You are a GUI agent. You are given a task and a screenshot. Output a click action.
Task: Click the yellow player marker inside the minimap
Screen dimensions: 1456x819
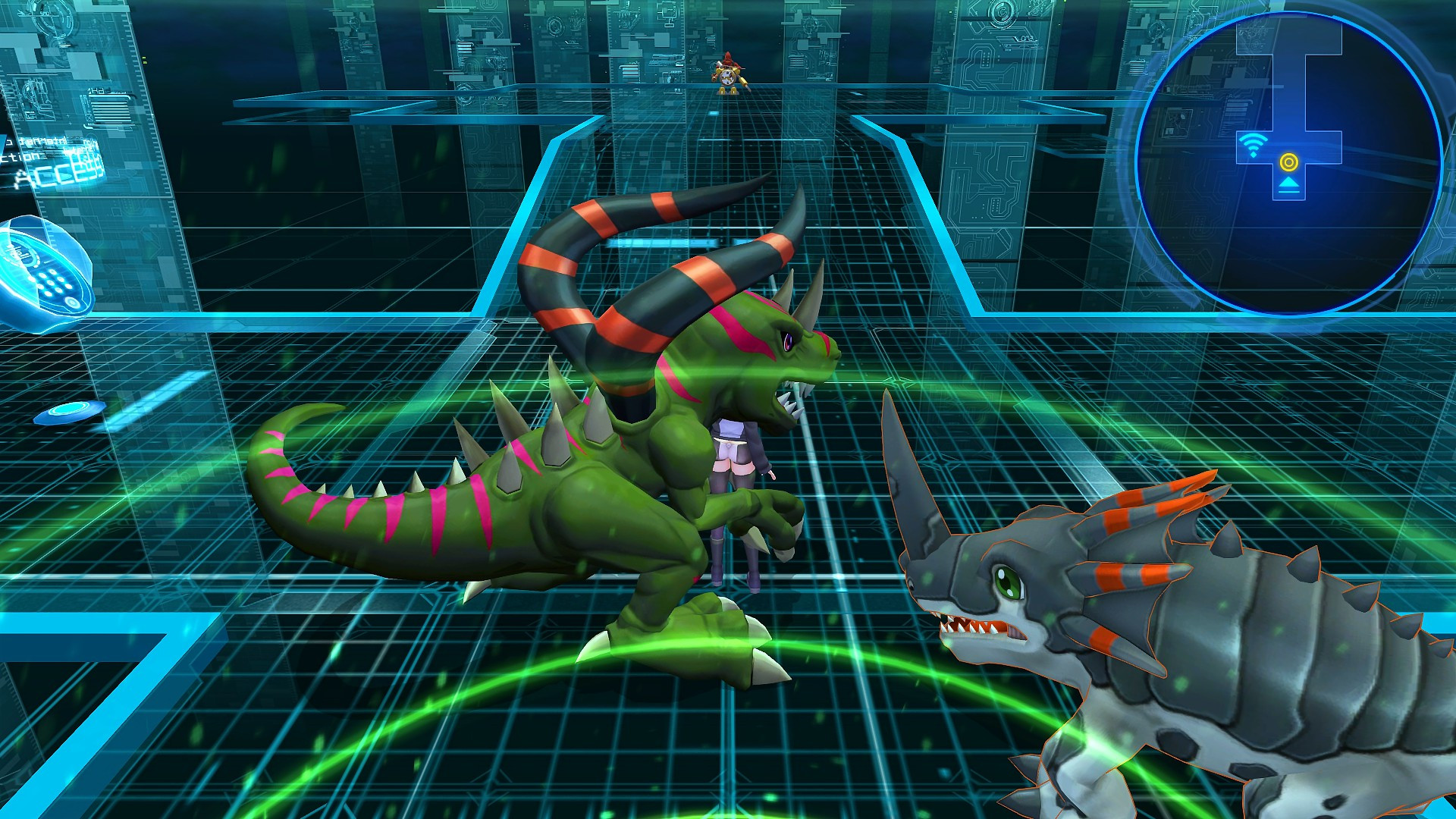point(1290,162)
